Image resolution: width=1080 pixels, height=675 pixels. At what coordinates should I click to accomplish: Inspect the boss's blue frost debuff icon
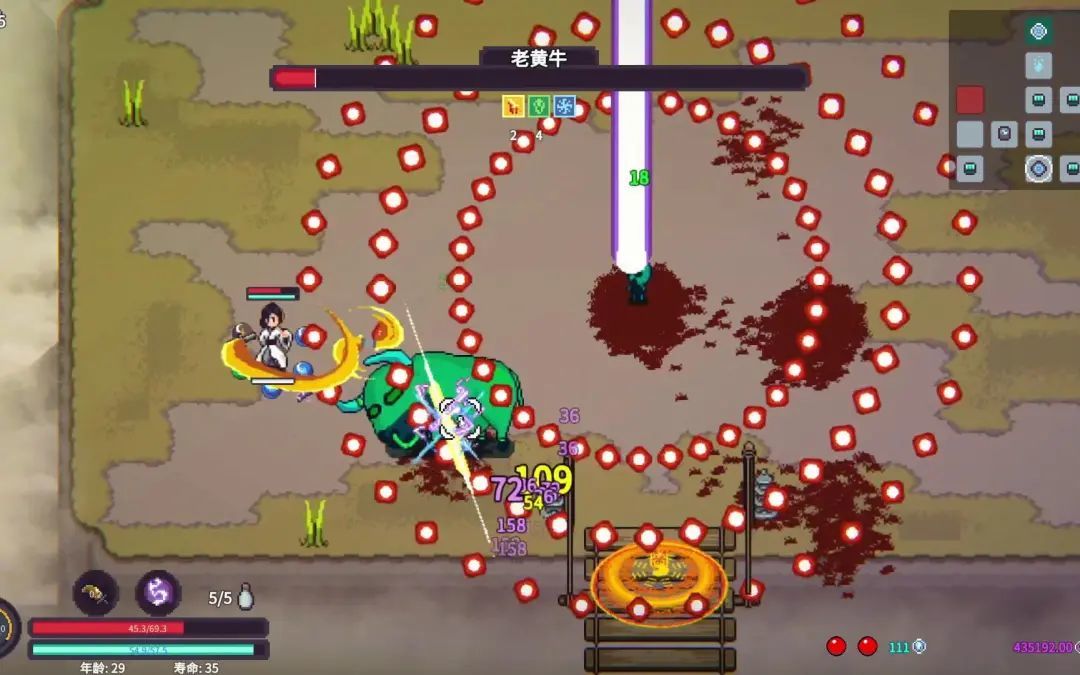click(x=565, y=106)
